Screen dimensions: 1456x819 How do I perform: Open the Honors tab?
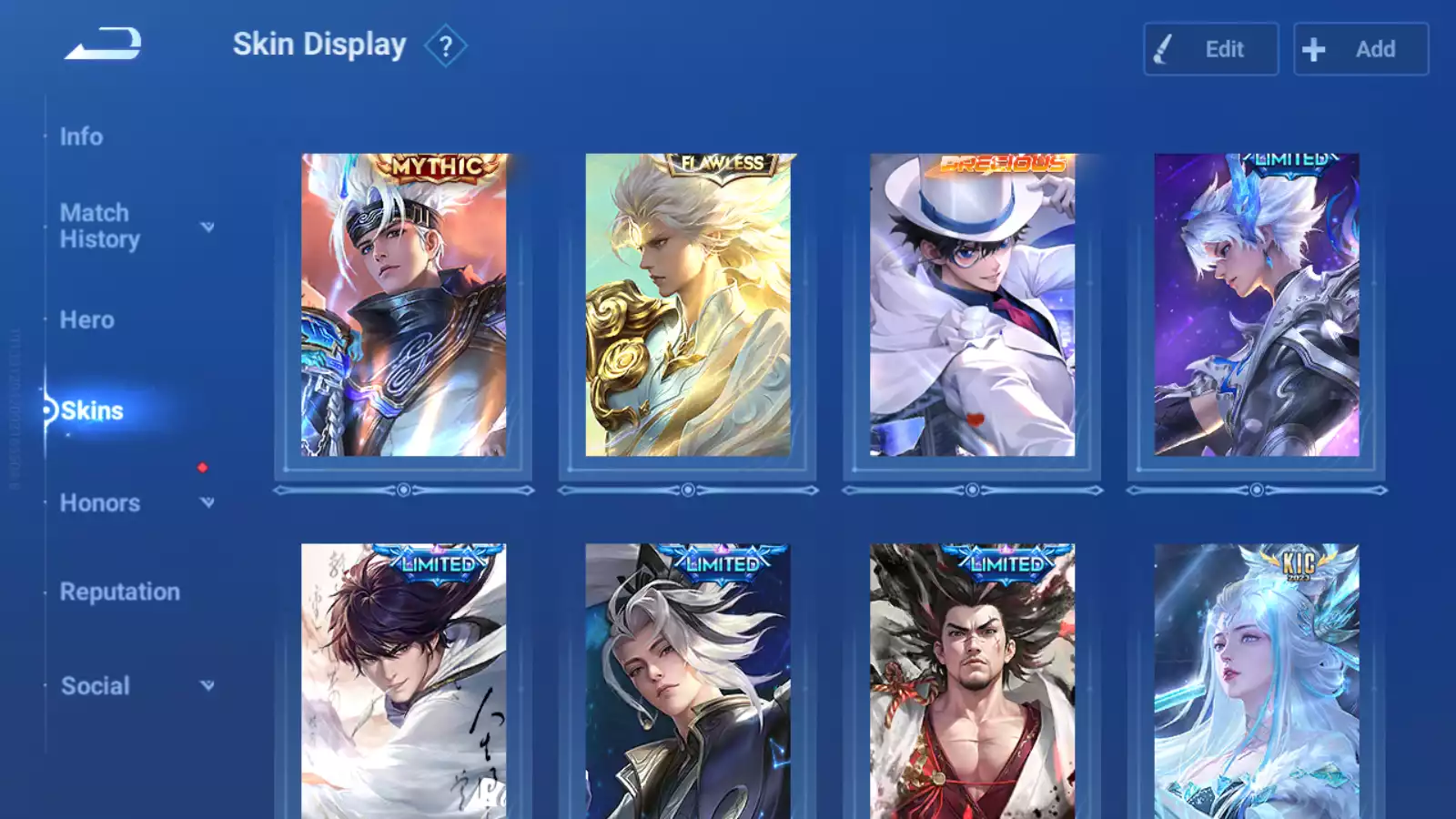[99, 503]
